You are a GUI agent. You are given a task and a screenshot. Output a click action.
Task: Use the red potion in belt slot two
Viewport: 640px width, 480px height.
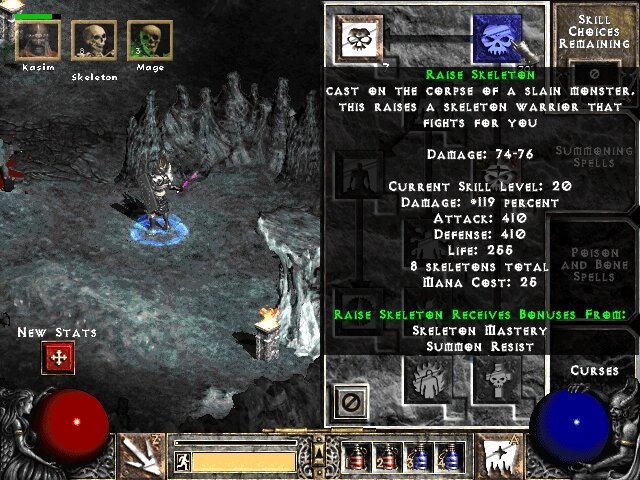(388, 457)
